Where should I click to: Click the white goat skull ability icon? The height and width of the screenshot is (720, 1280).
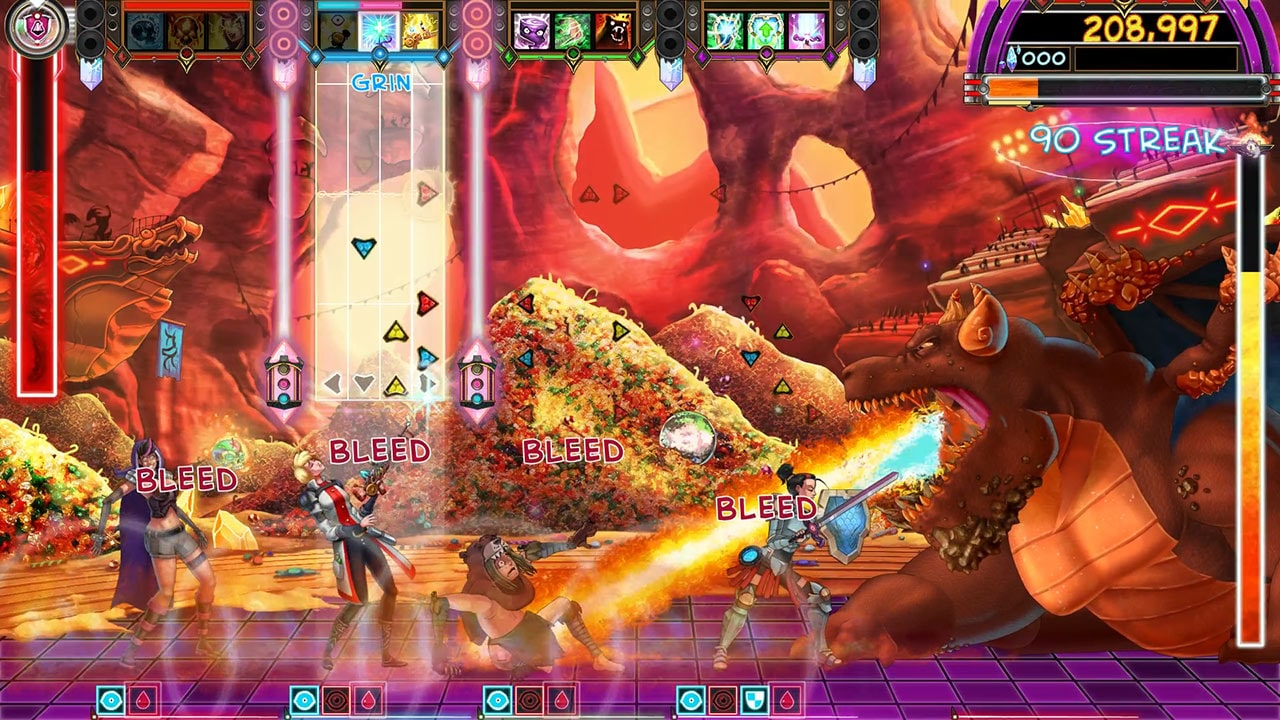click(227, 30)
